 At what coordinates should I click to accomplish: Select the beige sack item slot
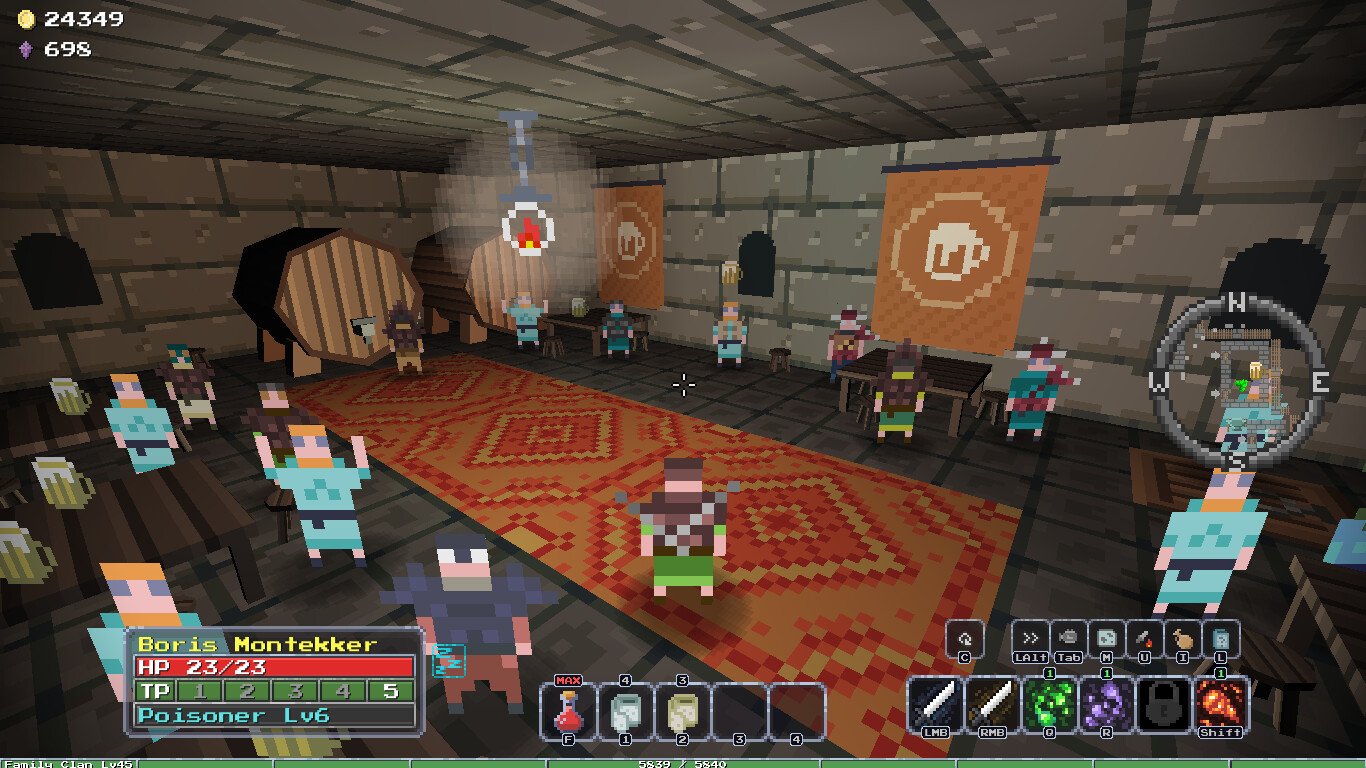(685, 712)
